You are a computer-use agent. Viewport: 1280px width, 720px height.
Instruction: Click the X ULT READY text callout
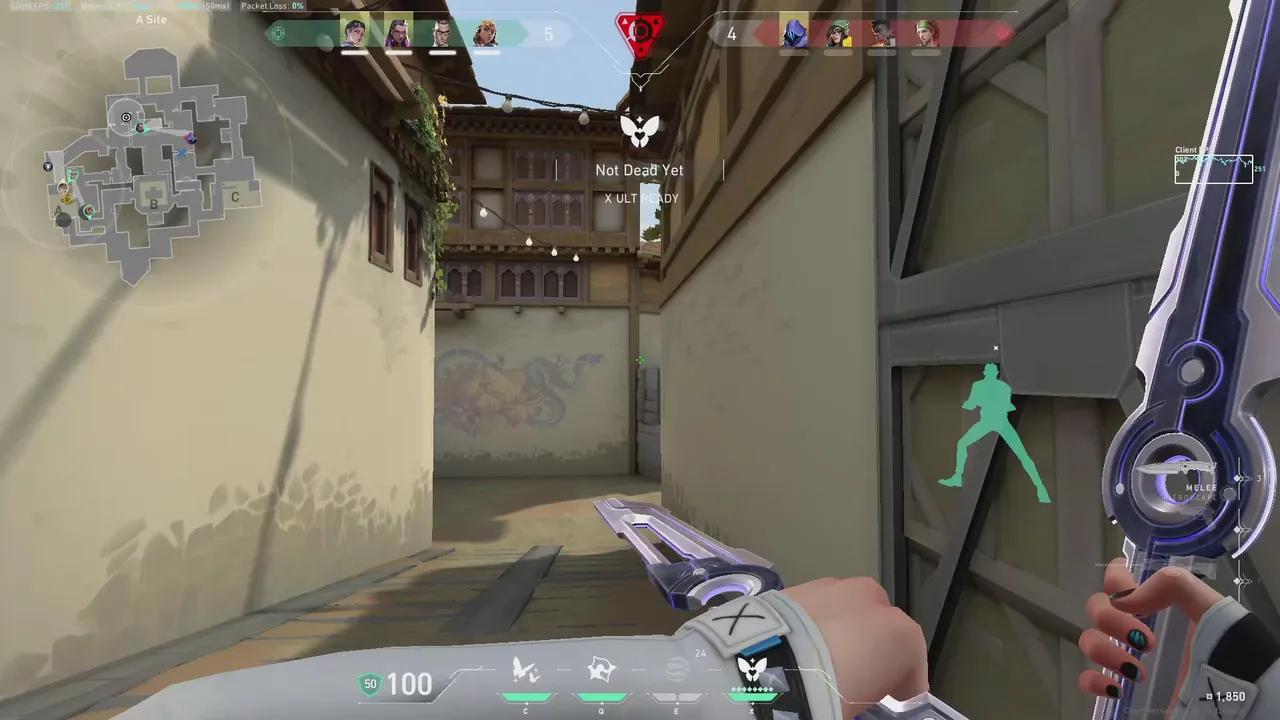click(639, 198)
